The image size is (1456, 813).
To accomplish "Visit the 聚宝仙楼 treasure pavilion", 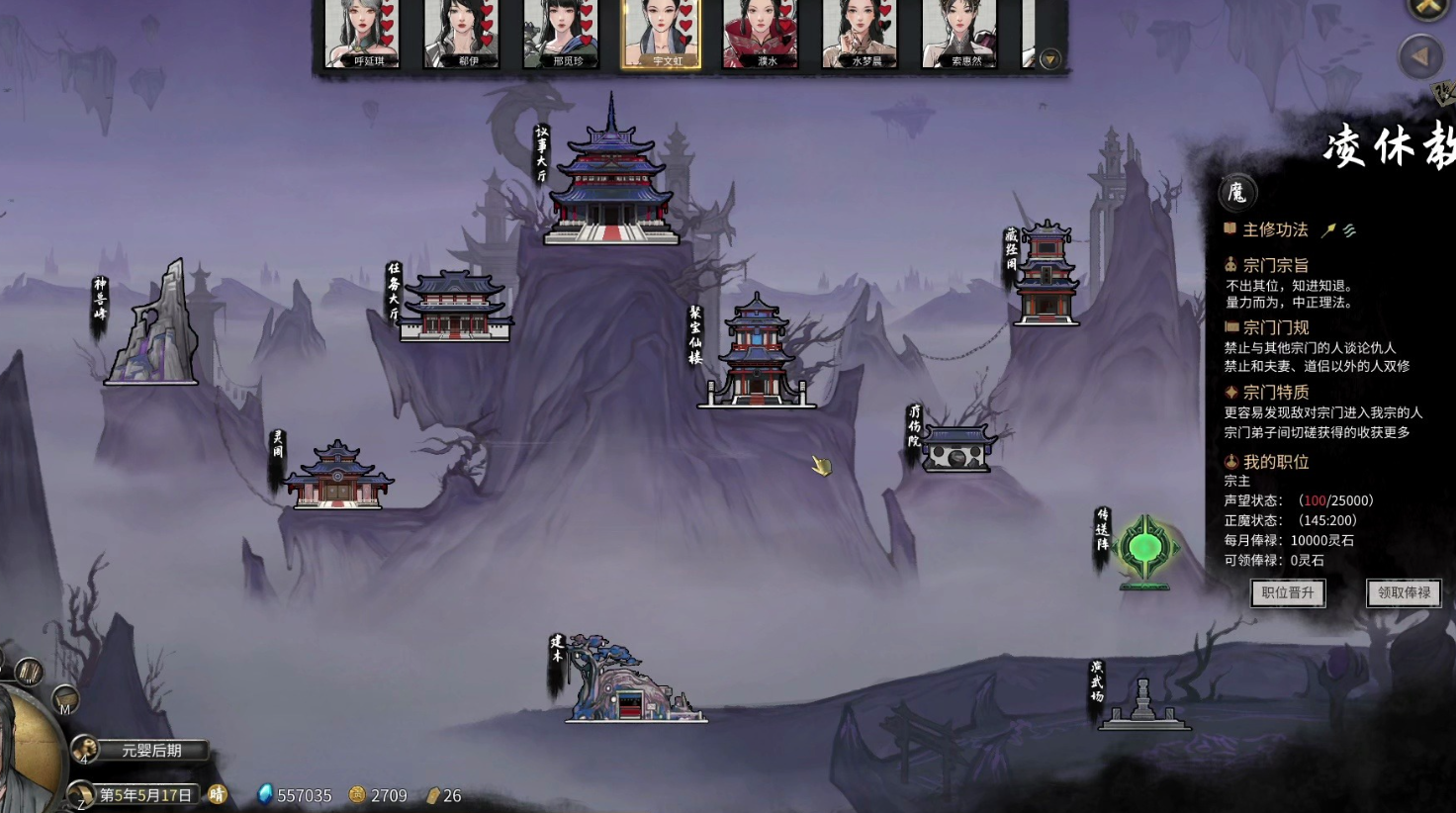I will (x=757, y=353).
